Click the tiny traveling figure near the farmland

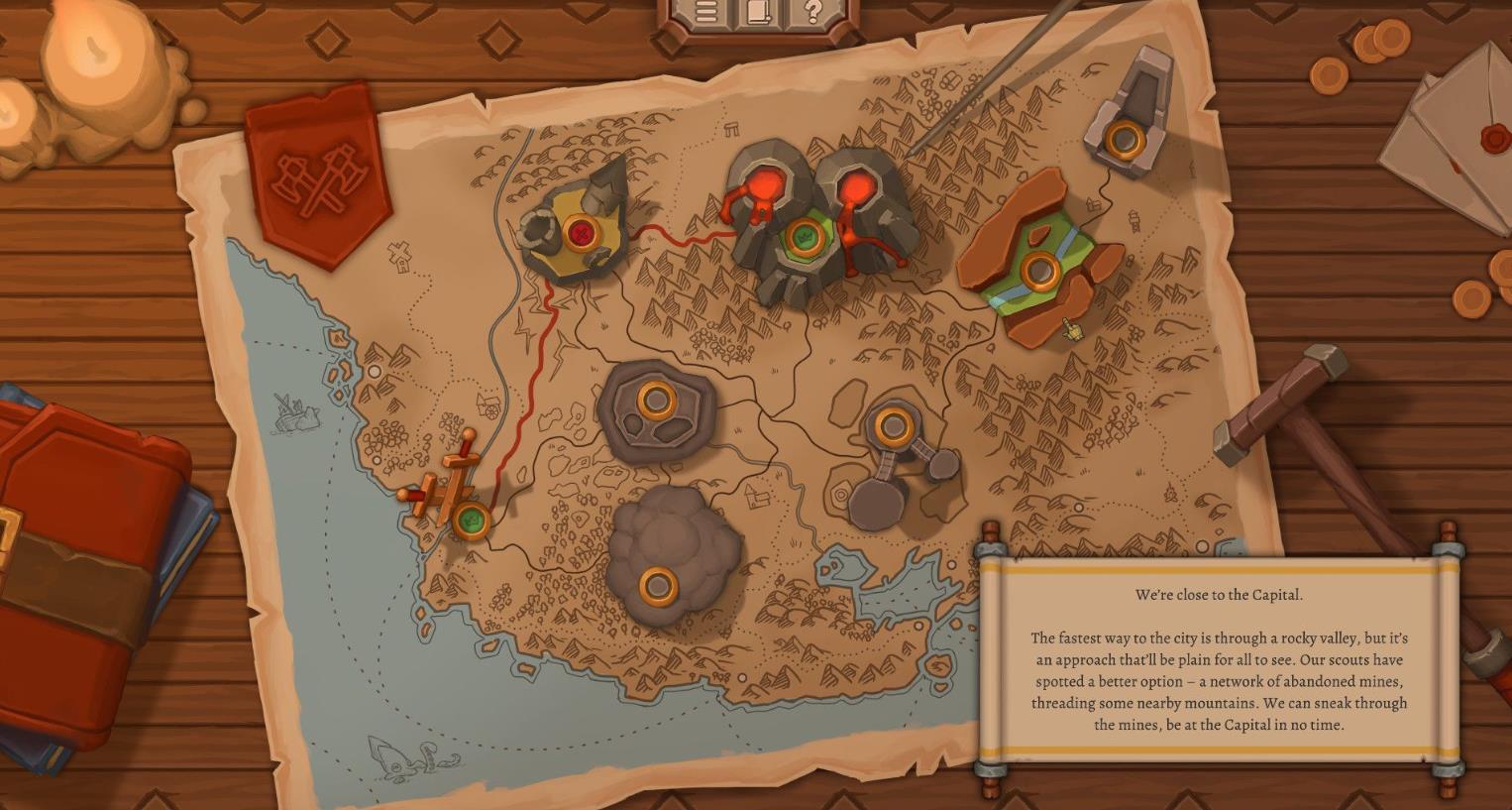(x=1072, y=329)
